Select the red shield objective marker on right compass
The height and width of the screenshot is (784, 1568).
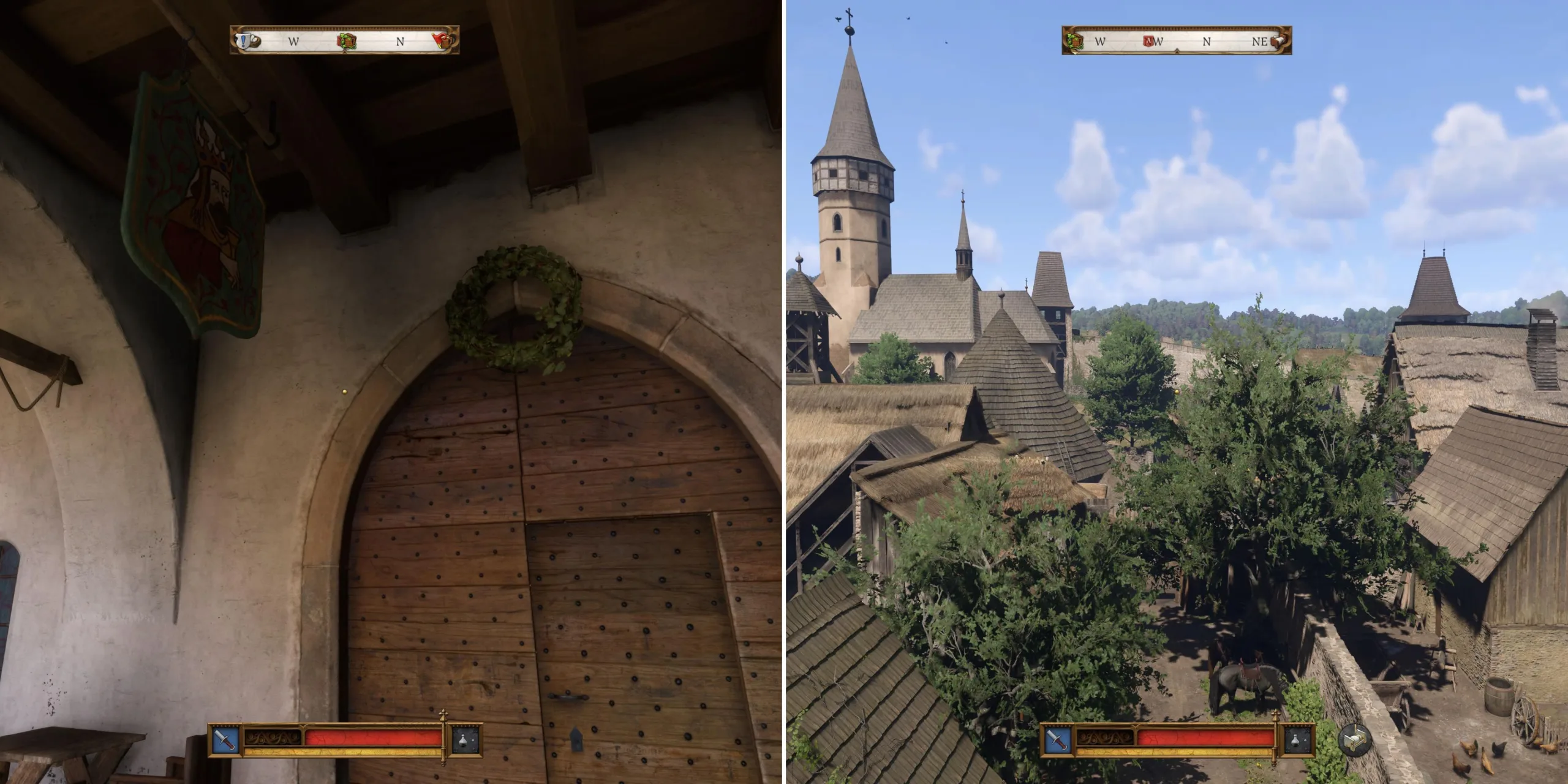[x=1148, y=40]
